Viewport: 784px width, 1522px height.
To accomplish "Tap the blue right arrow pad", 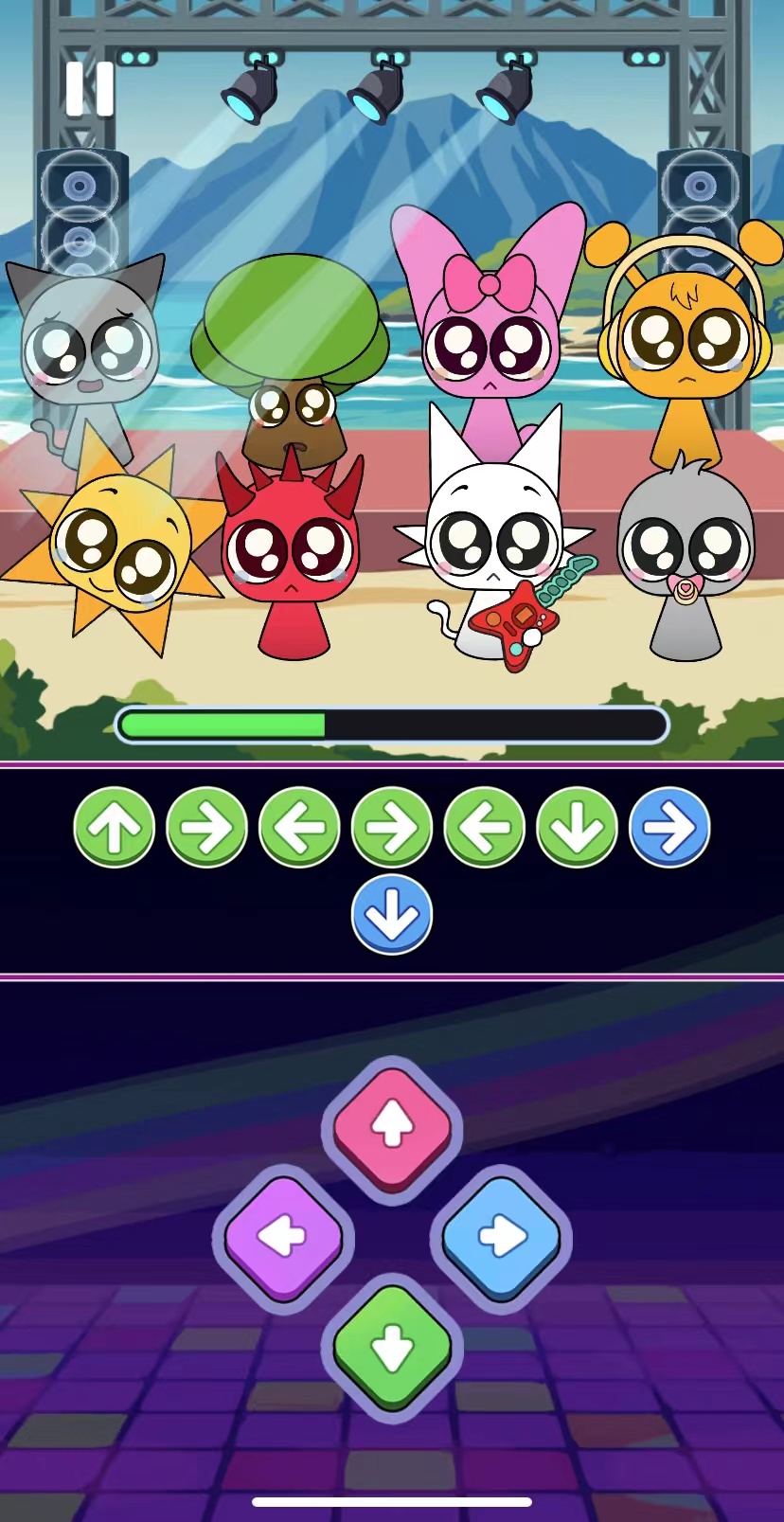I will [x=501, y=1236].
